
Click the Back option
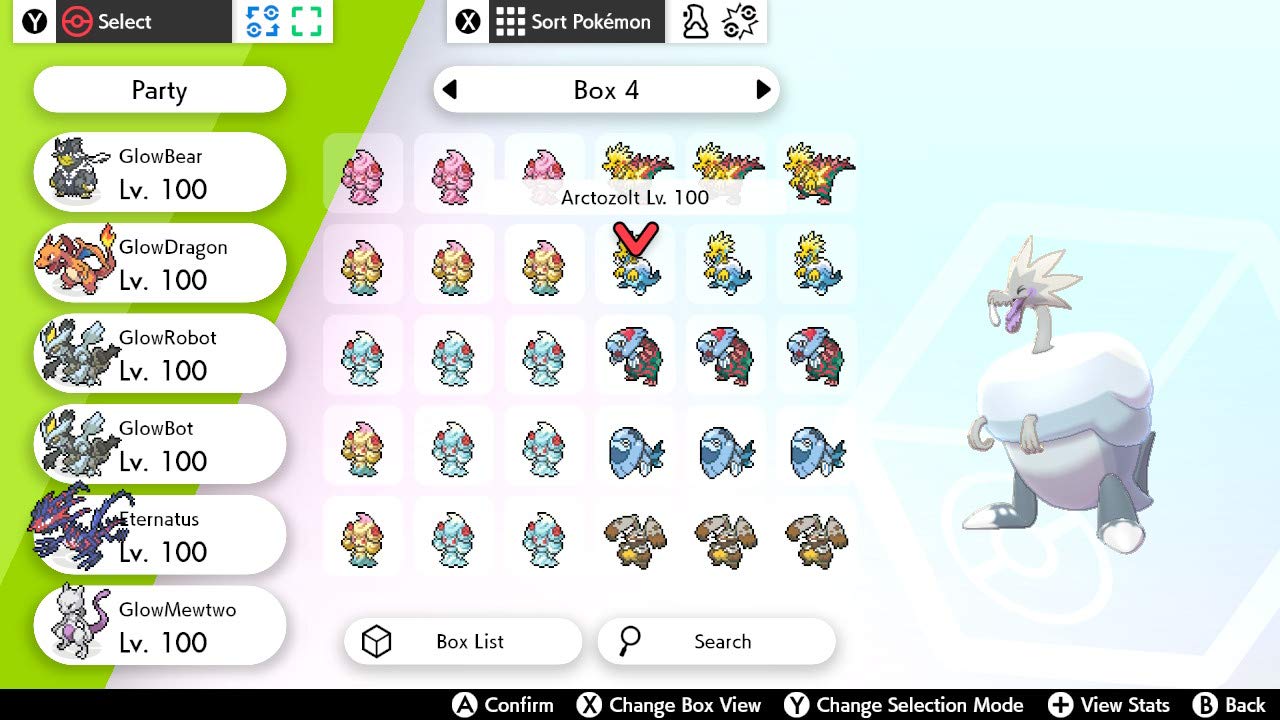[x=1230, y=704]
